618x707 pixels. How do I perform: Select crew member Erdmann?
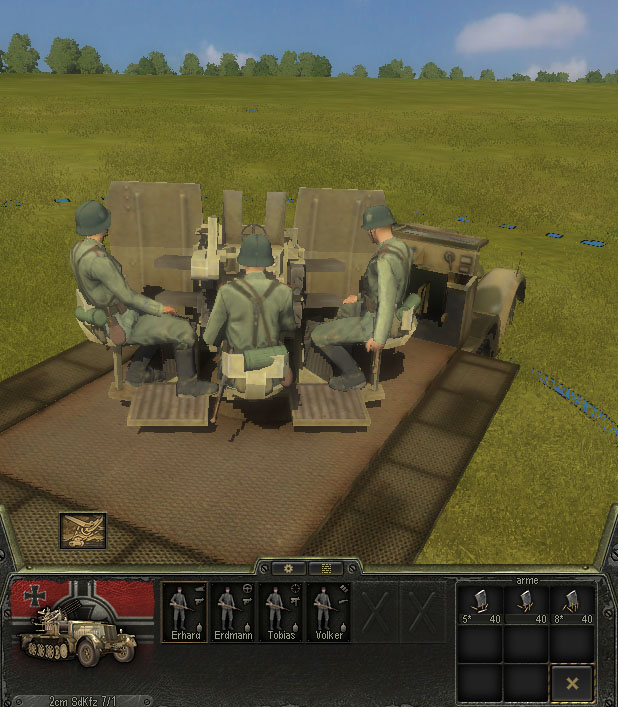coord(233,611)
